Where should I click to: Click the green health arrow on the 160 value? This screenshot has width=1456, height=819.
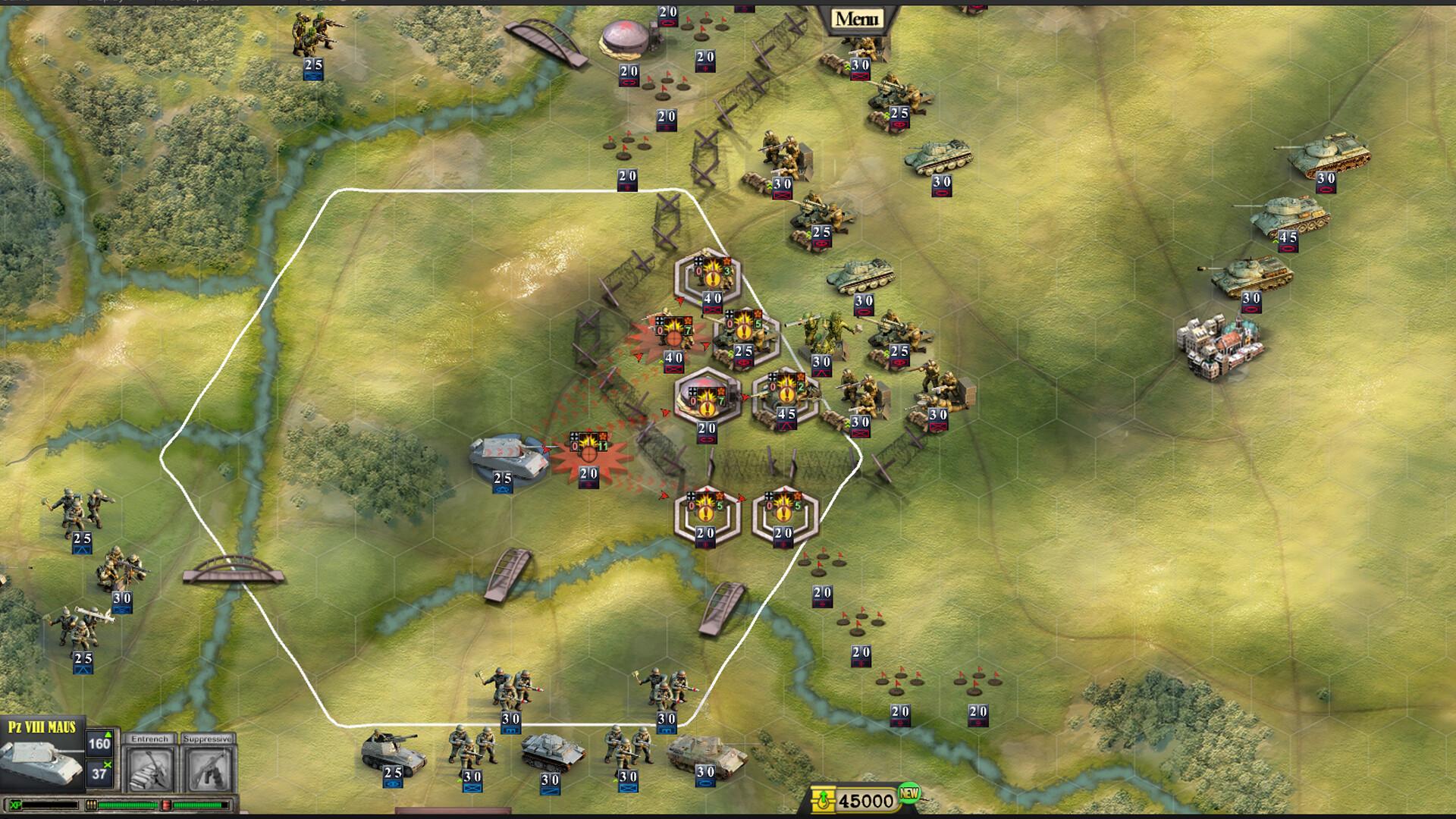coord(108,736)
